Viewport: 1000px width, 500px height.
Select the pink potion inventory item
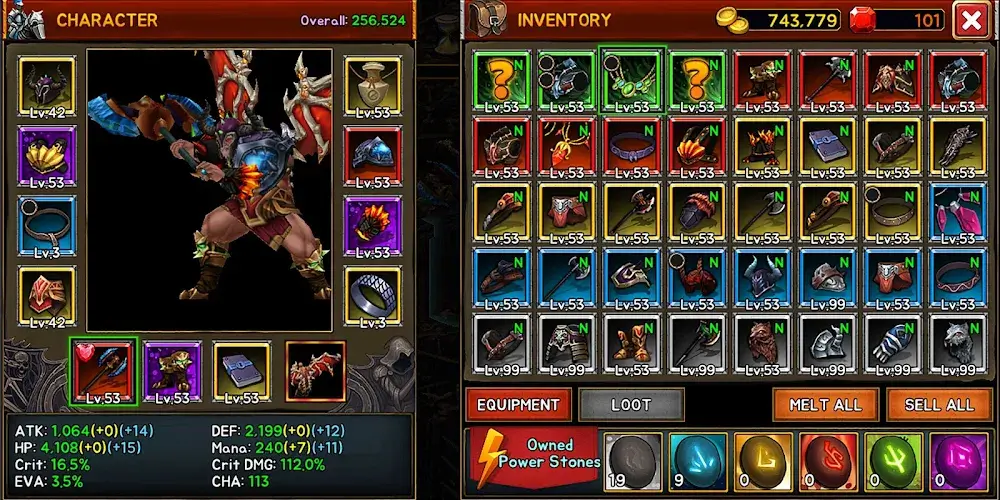pos(957,212)
